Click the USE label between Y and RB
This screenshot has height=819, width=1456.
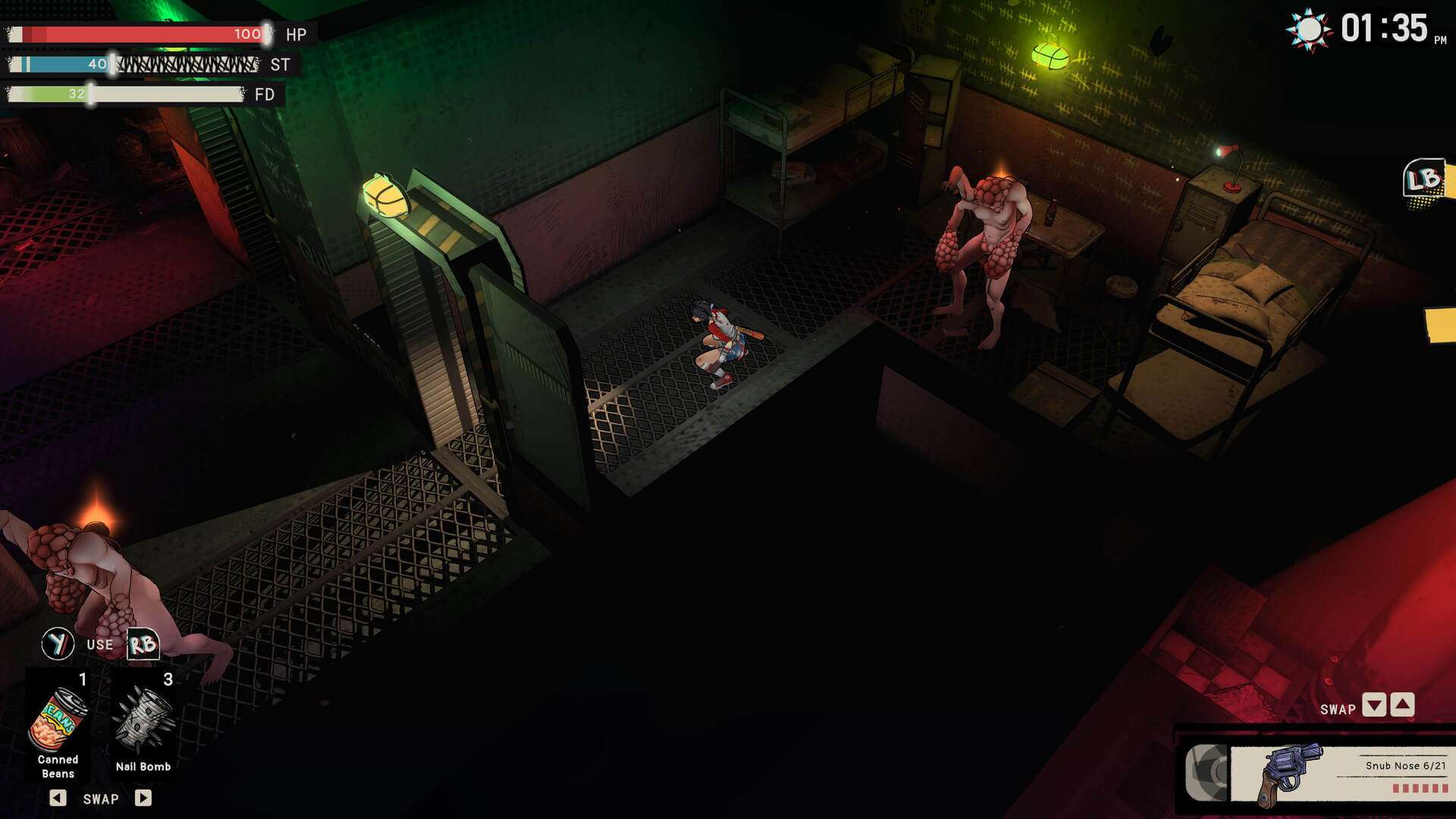pyautogui.click(x=99, y=644)
